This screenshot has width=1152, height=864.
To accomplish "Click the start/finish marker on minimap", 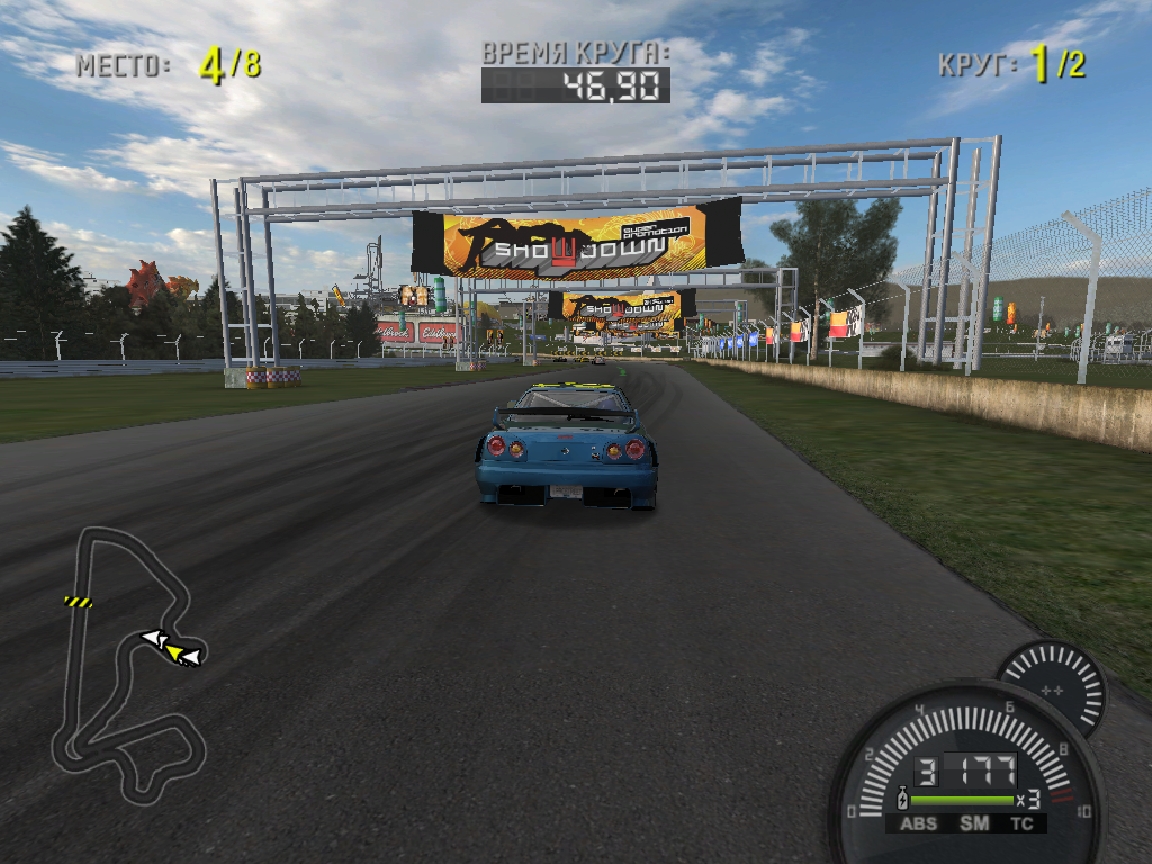I will 78,601.
